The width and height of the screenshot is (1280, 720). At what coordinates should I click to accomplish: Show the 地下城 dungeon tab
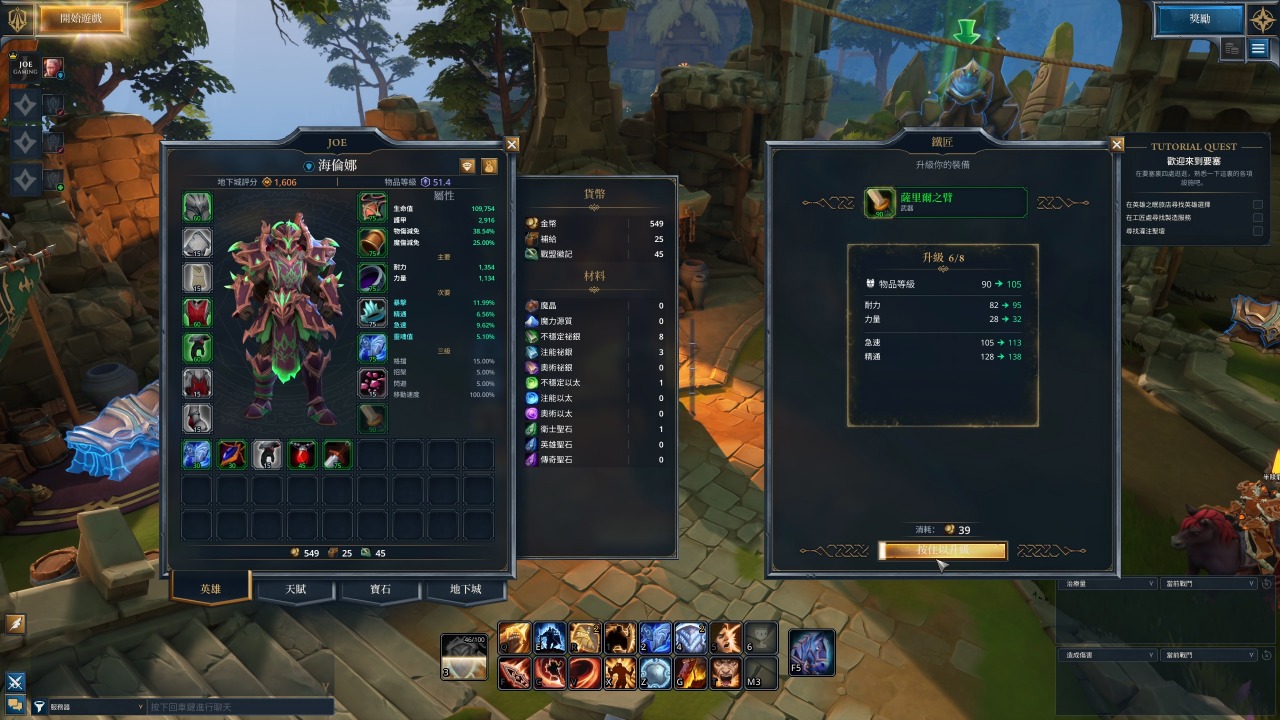pos(465,590)
